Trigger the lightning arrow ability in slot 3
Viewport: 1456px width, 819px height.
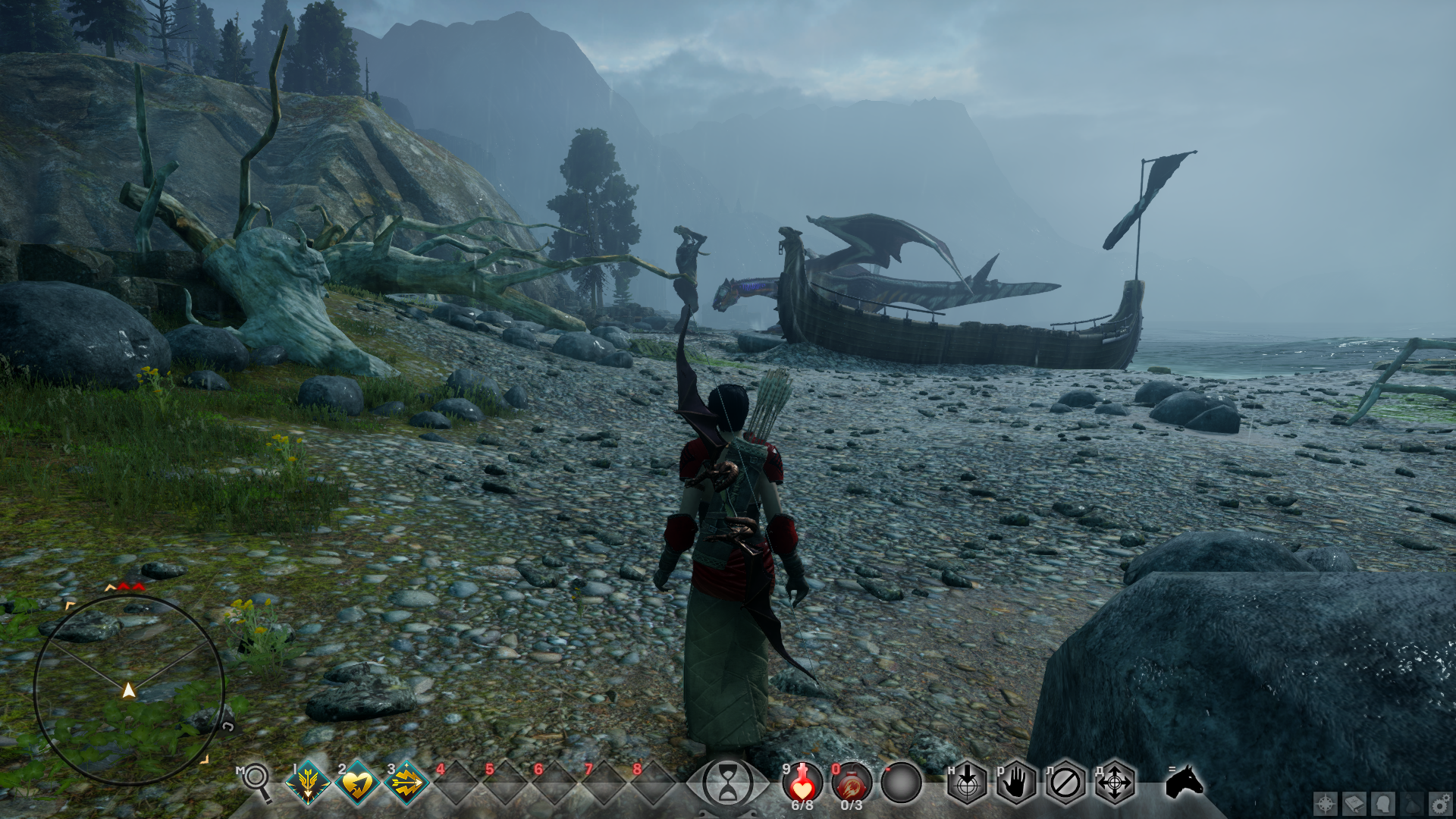406,783
